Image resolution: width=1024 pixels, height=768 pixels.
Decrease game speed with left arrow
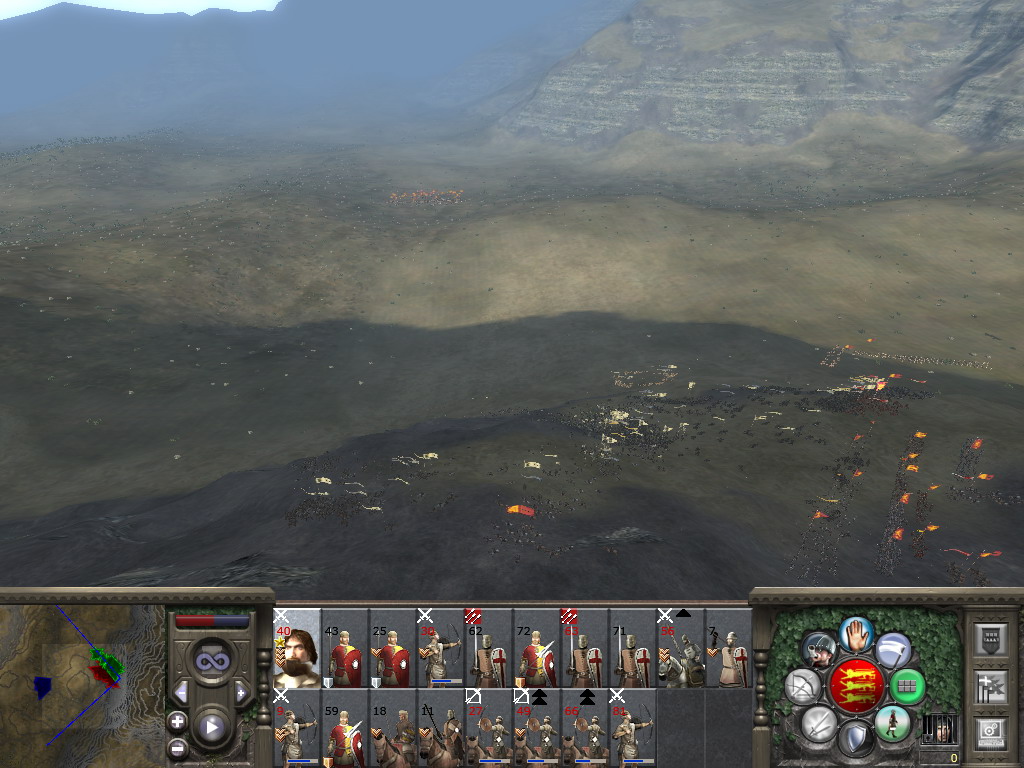[x=181, y=691]
